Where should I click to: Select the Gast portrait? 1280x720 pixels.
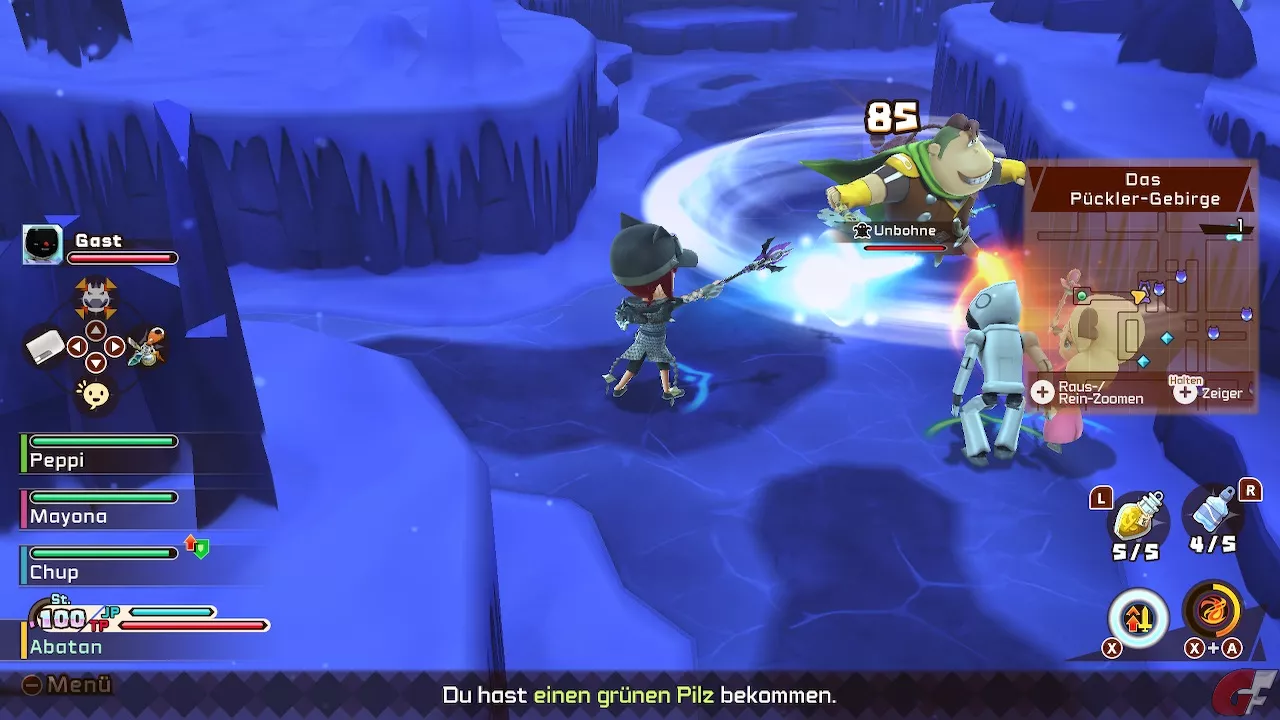point(43,245)
